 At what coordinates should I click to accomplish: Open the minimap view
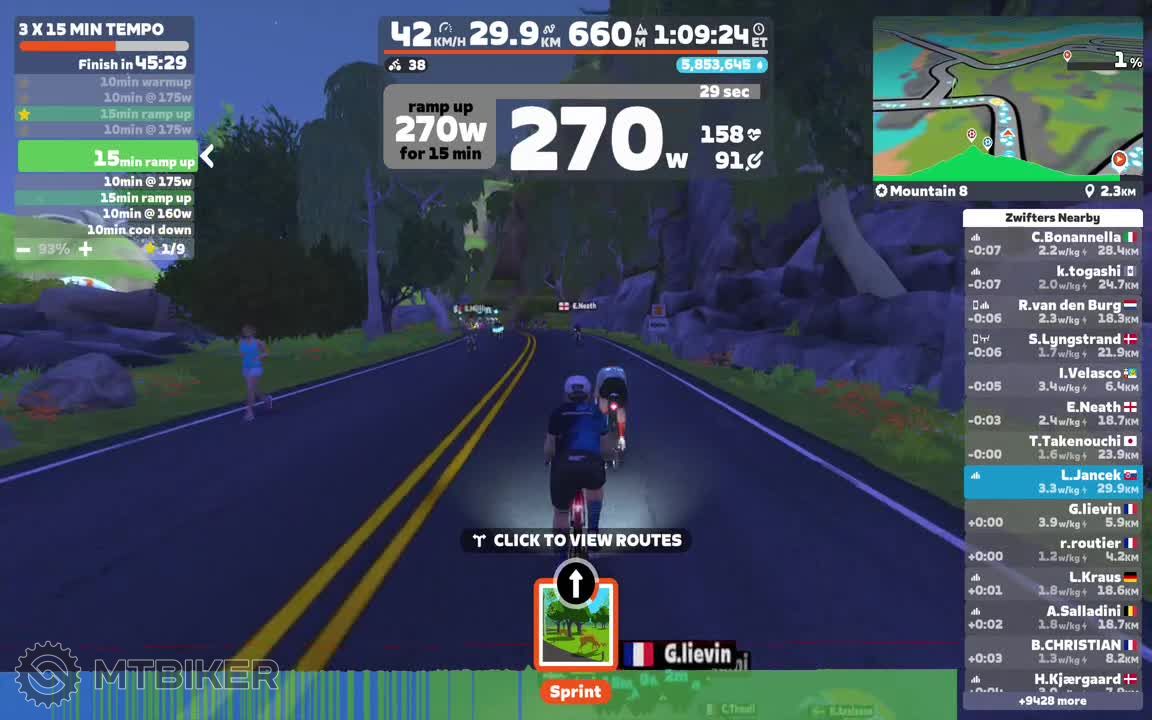coord(1007,98)
